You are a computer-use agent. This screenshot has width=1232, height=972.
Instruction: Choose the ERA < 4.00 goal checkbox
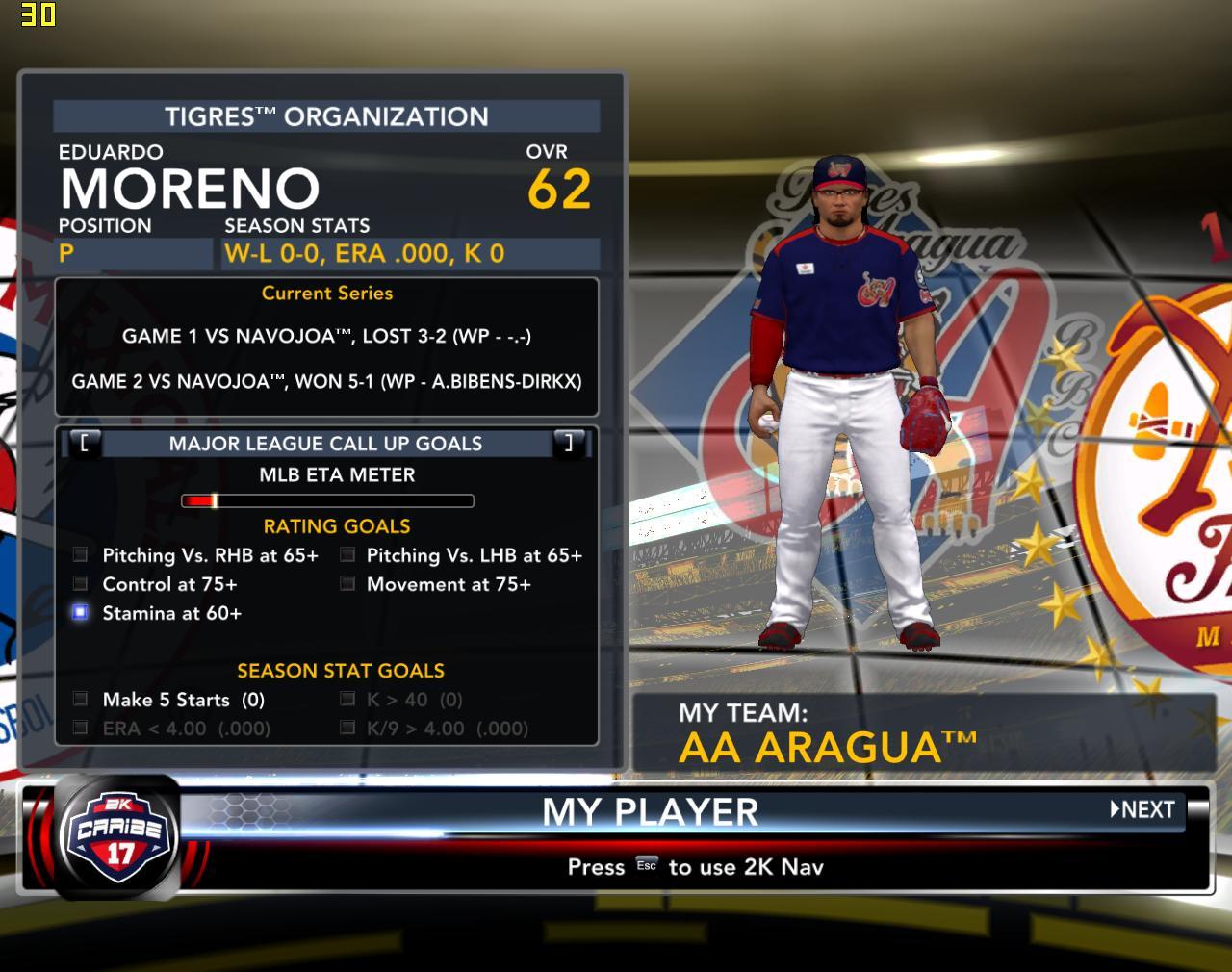81,729
